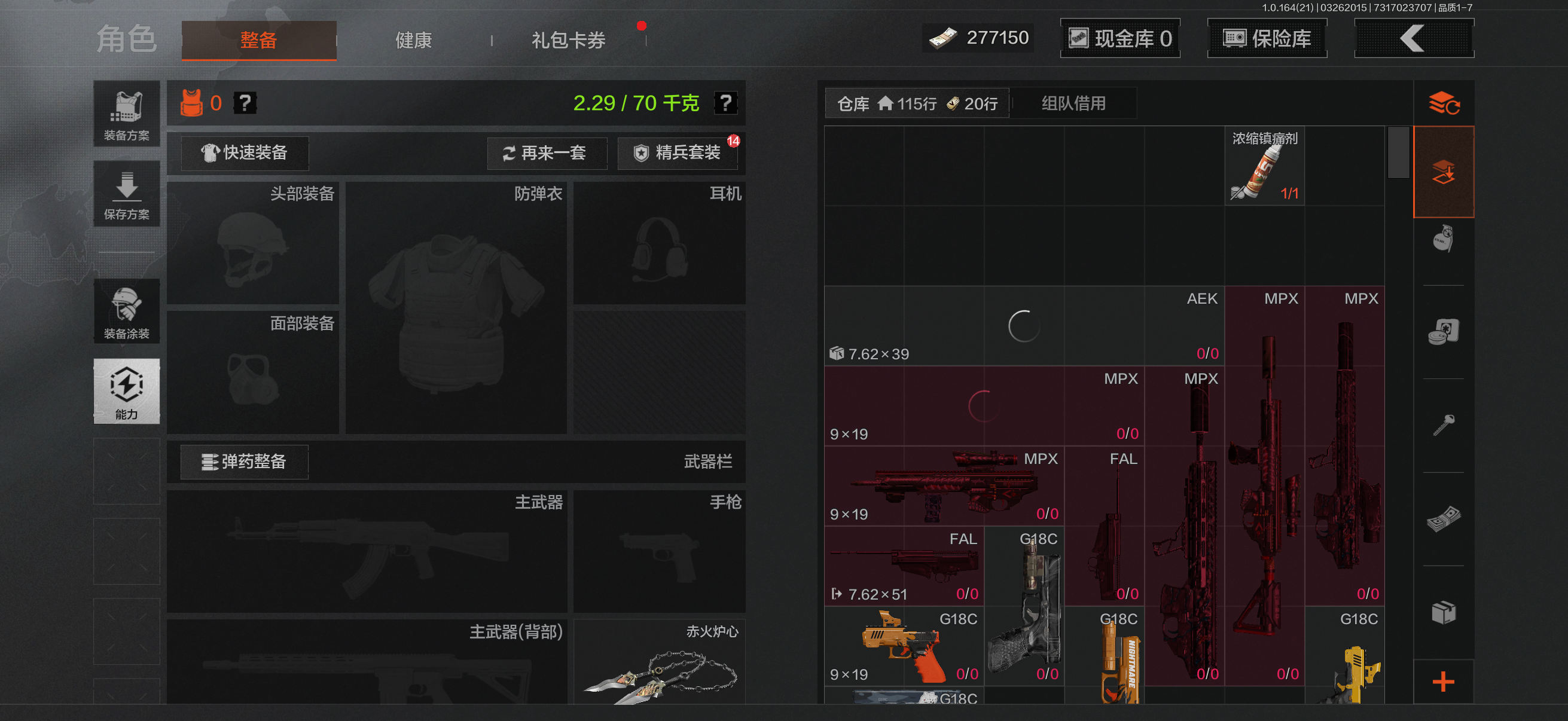
Task: Click the 保存方案 save plan icon
Action: [x=126, y=194]
